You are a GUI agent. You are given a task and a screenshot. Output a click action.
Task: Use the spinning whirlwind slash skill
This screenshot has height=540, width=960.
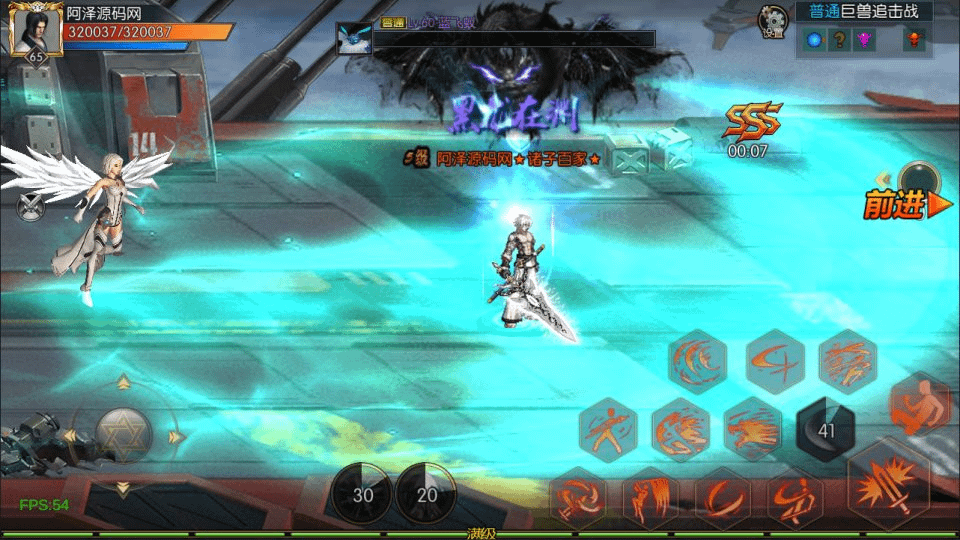(x=578, y=497)
